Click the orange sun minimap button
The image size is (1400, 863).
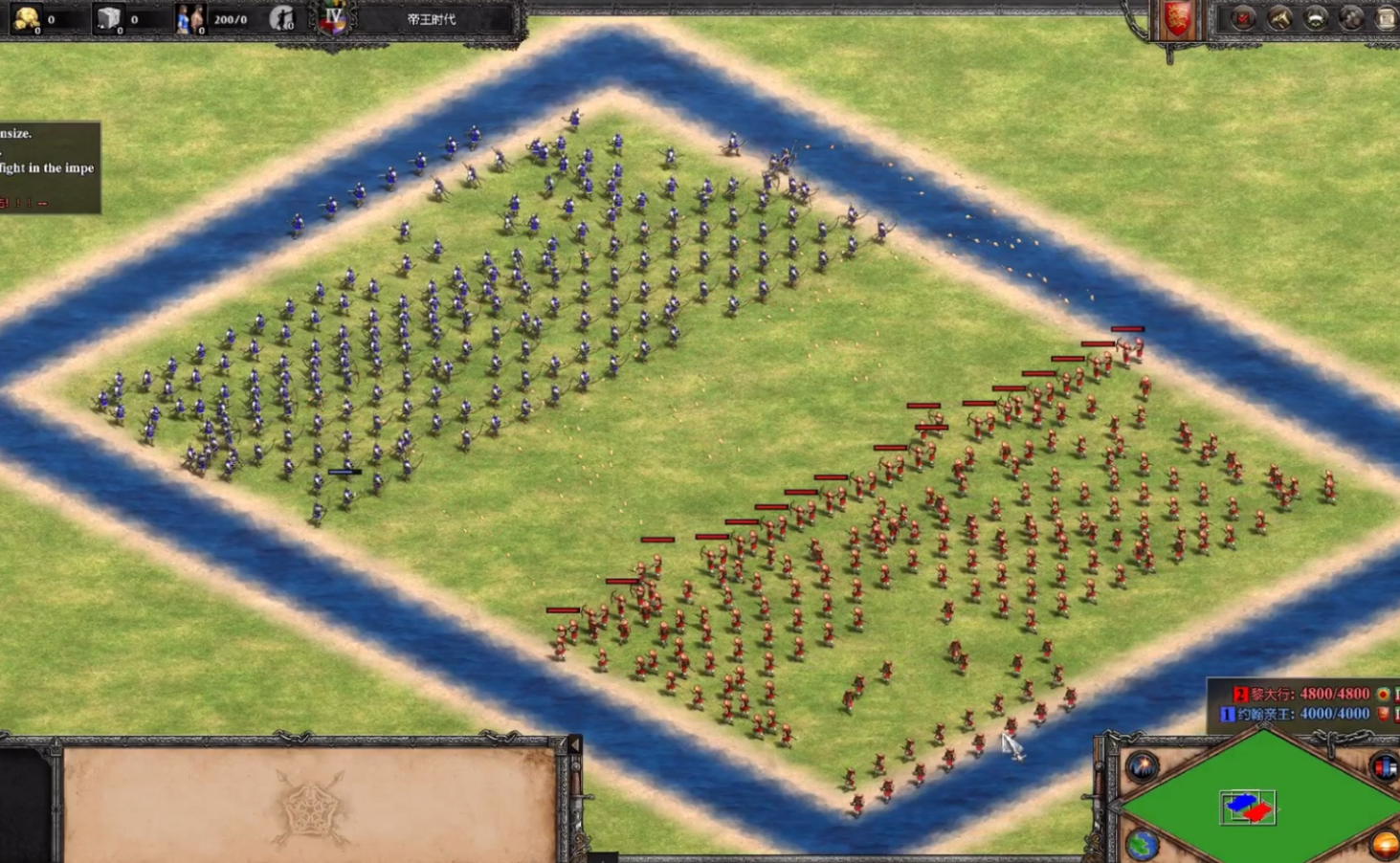1385,845
